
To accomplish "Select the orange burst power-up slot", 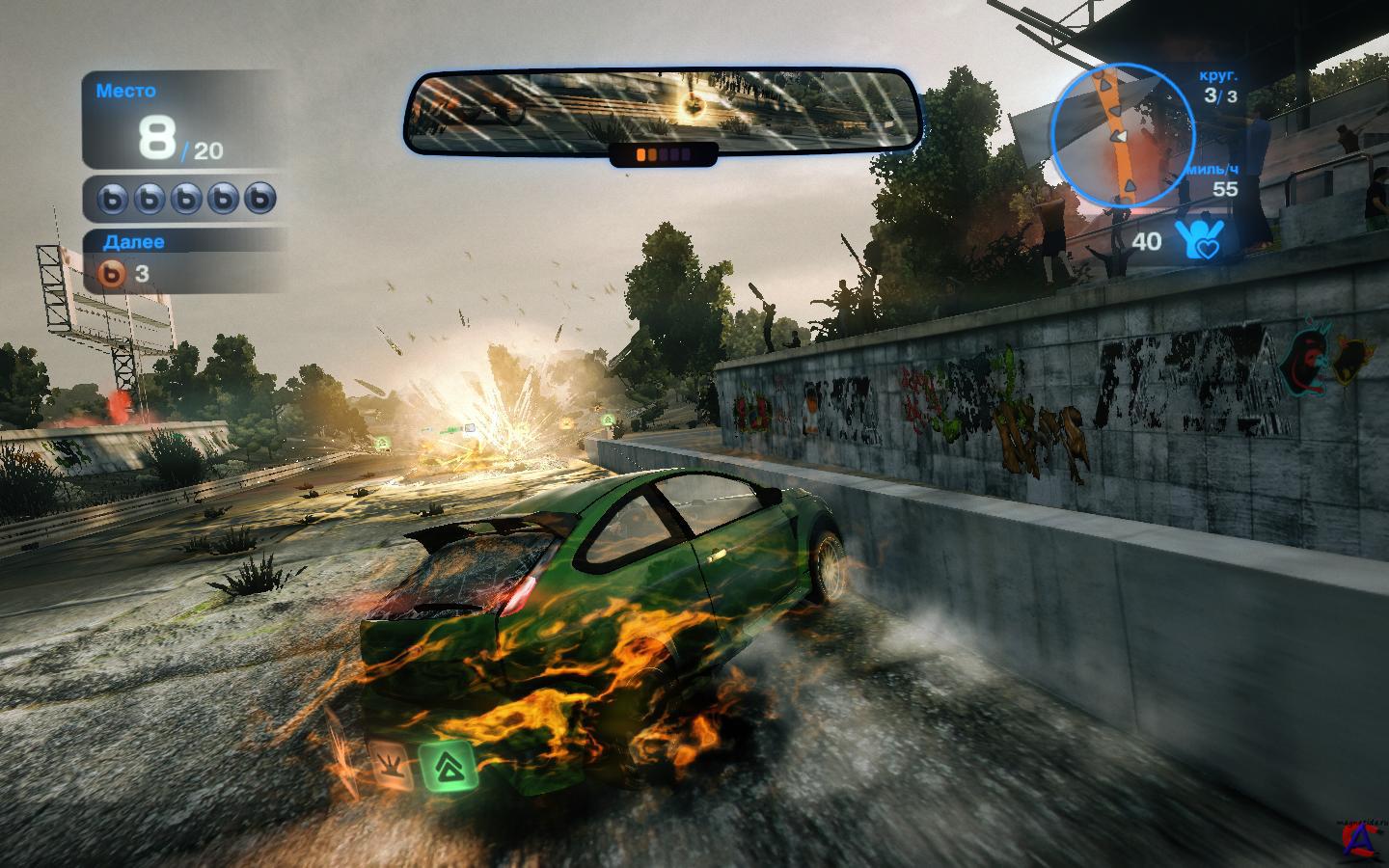I will coord(392,766).
